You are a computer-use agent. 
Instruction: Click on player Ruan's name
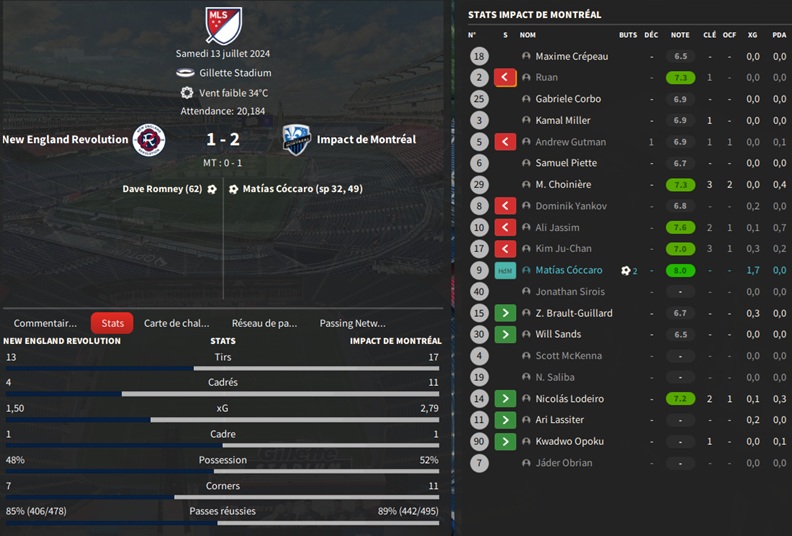[546, 77]
